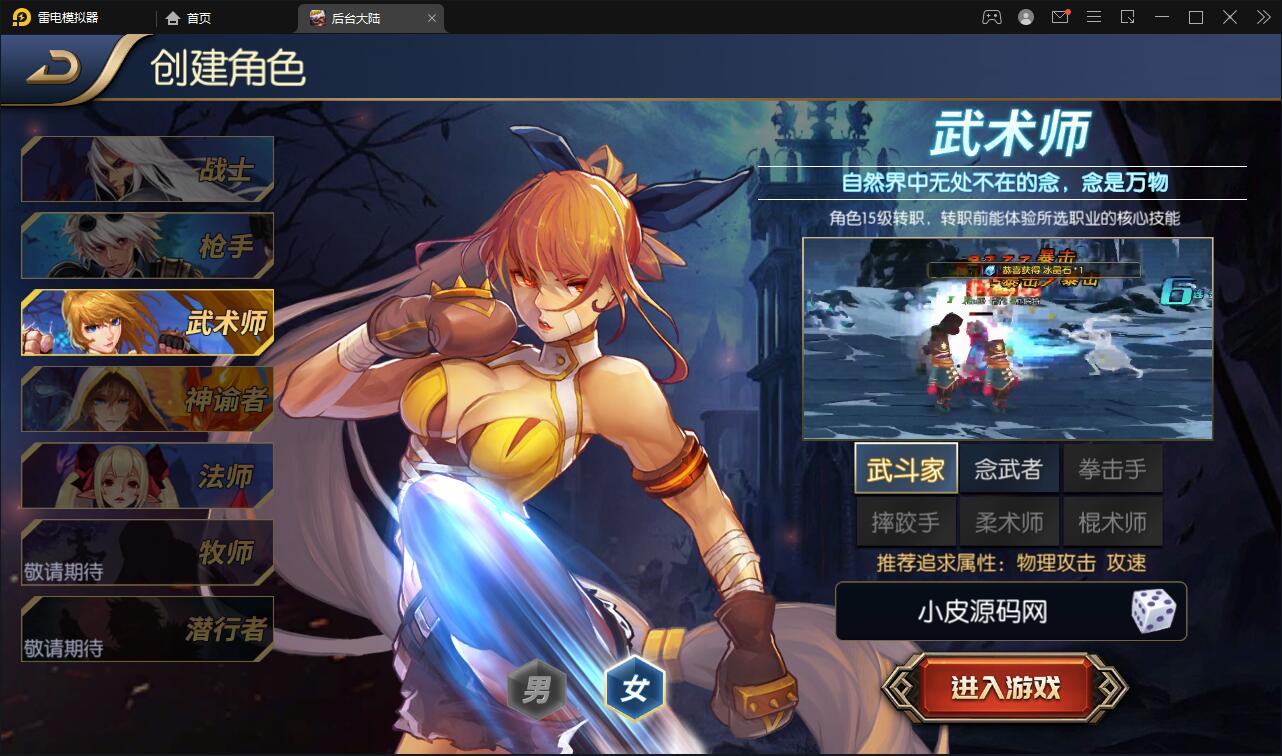The image size is (1282, 756).
Task: Choose the 拳击手 subclass
Action: [1112, 467]
